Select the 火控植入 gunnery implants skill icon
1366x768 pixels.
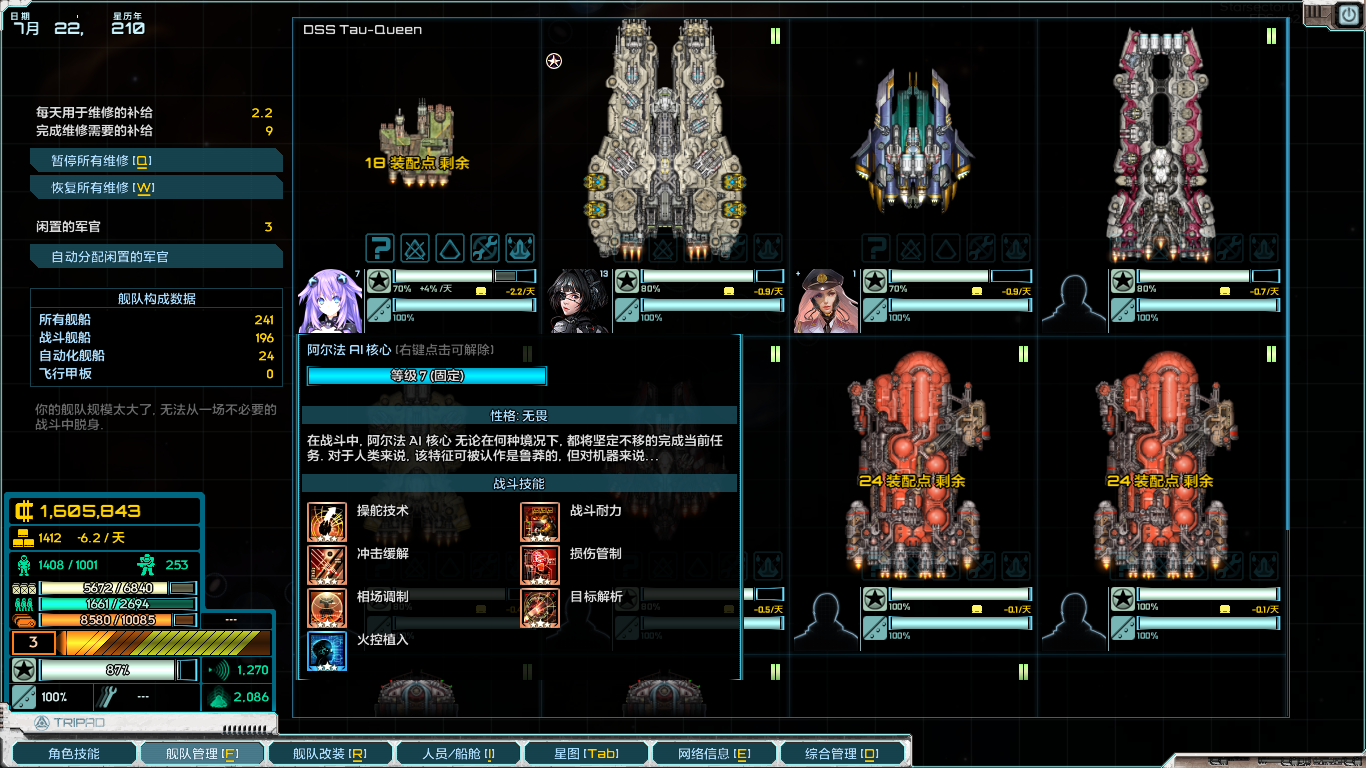327,651
